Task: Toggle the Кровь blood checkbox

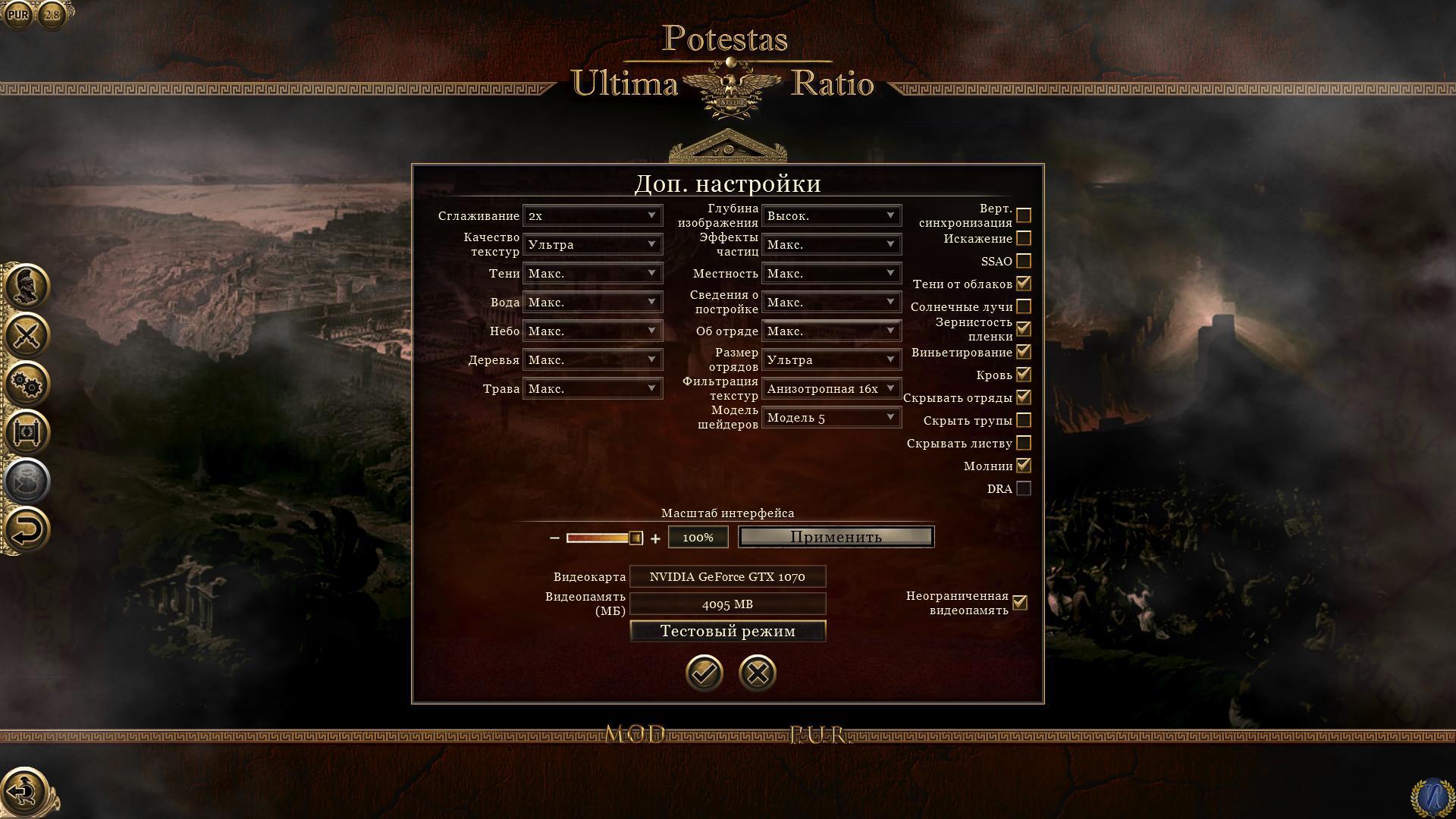Action: click(1024, 375)
